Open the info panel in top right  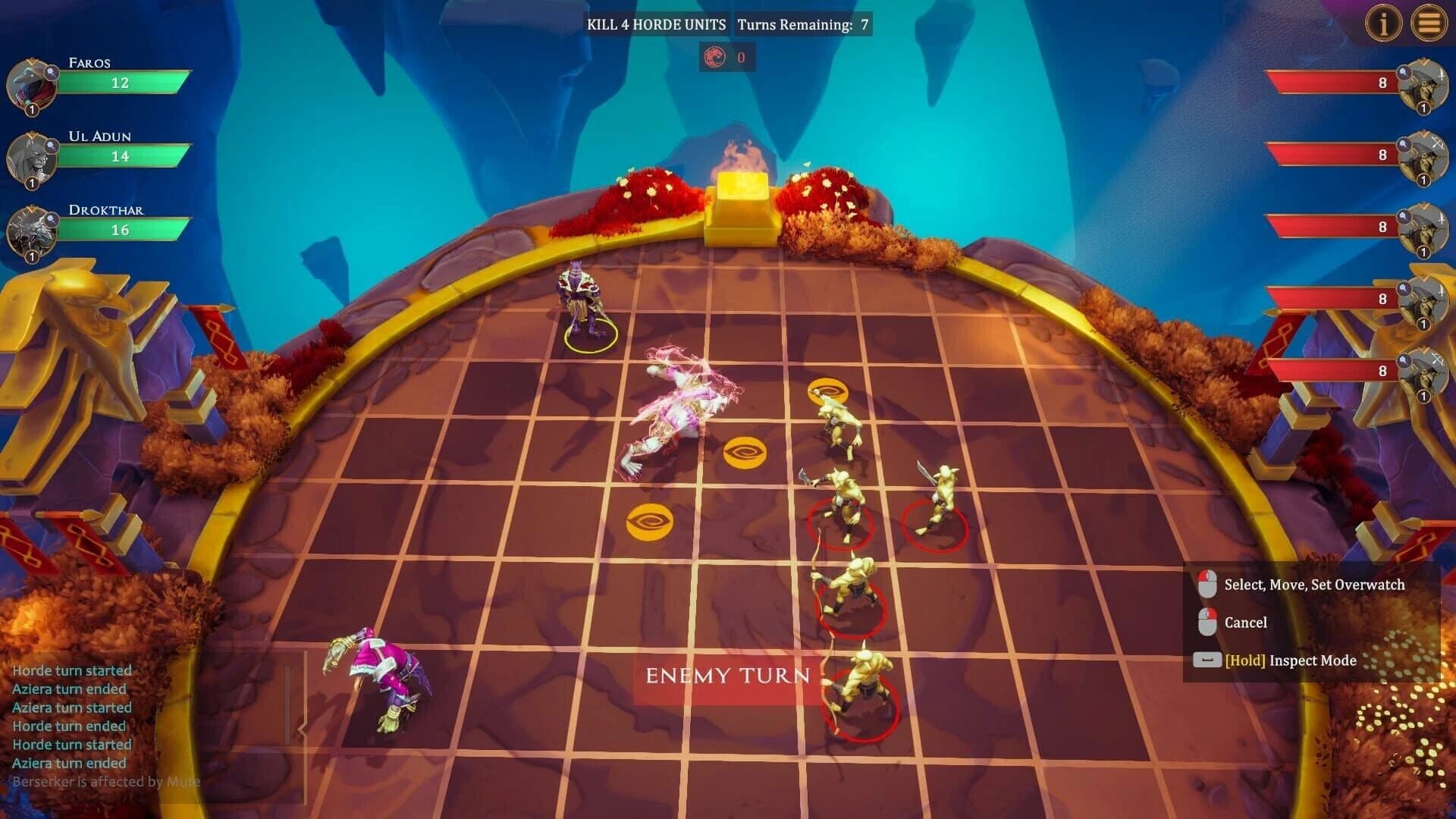(1384, 23)
